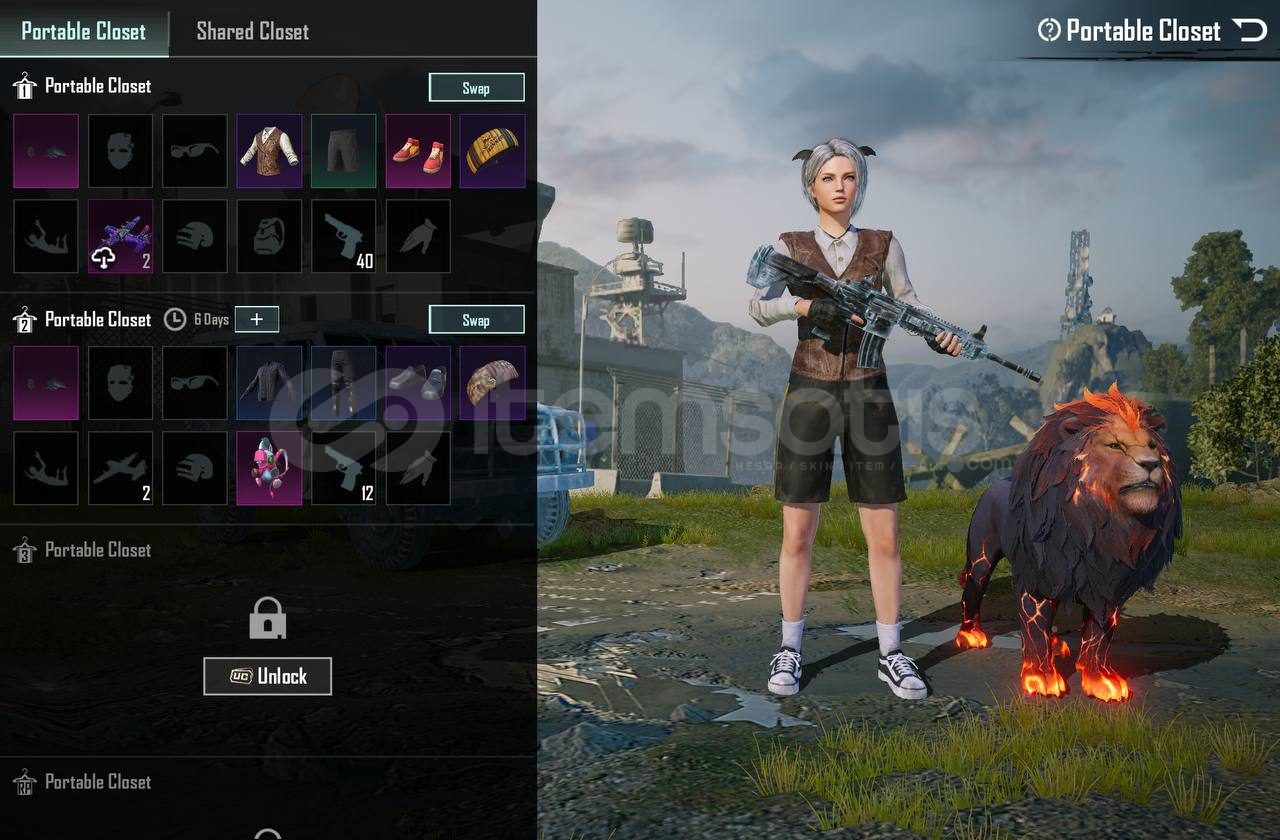Extend closet duration with the plus button

(x=257, y=319)
